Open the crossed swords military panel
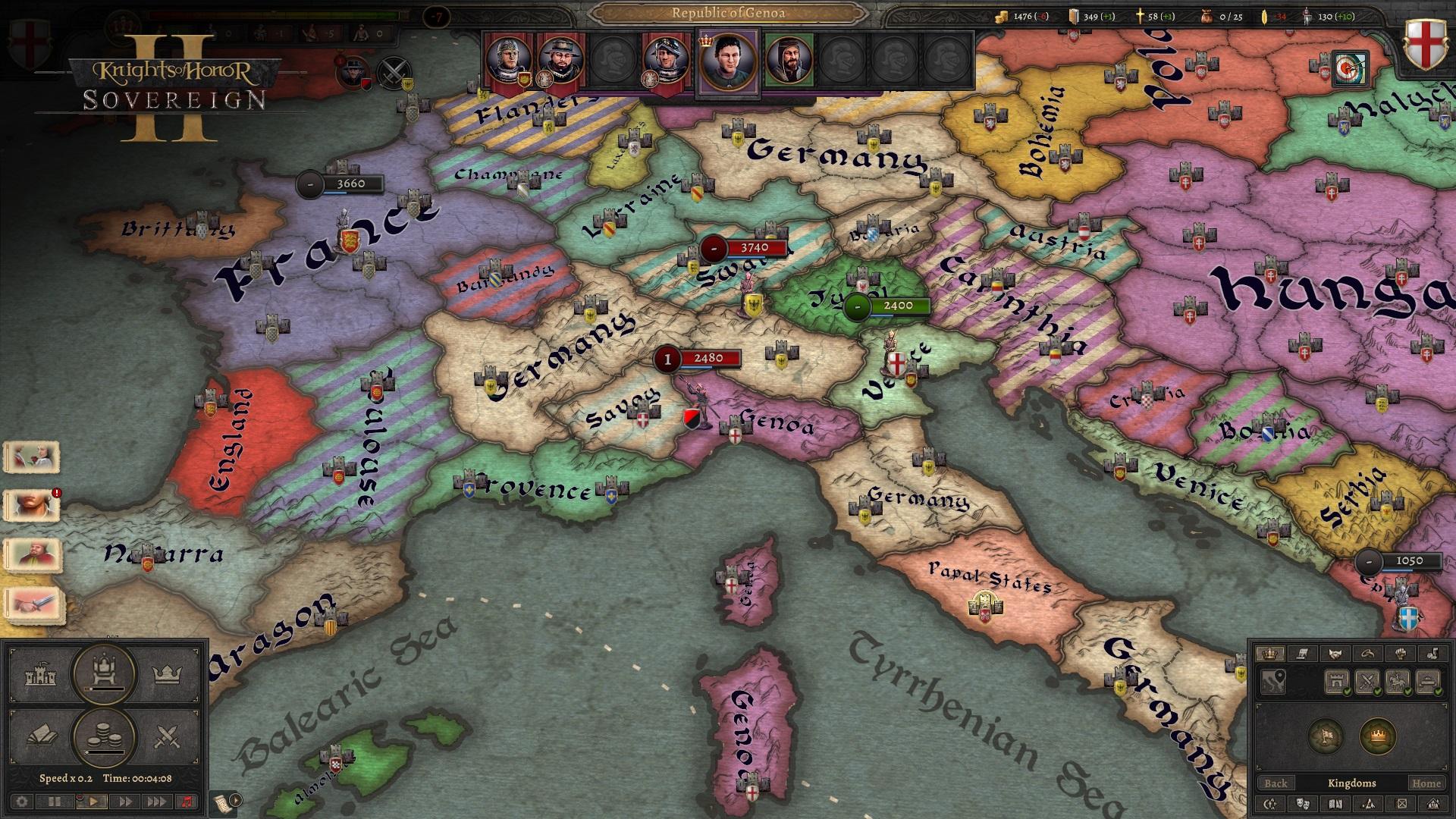Viewport: 1456px width, 819px height. pos(168,736)
